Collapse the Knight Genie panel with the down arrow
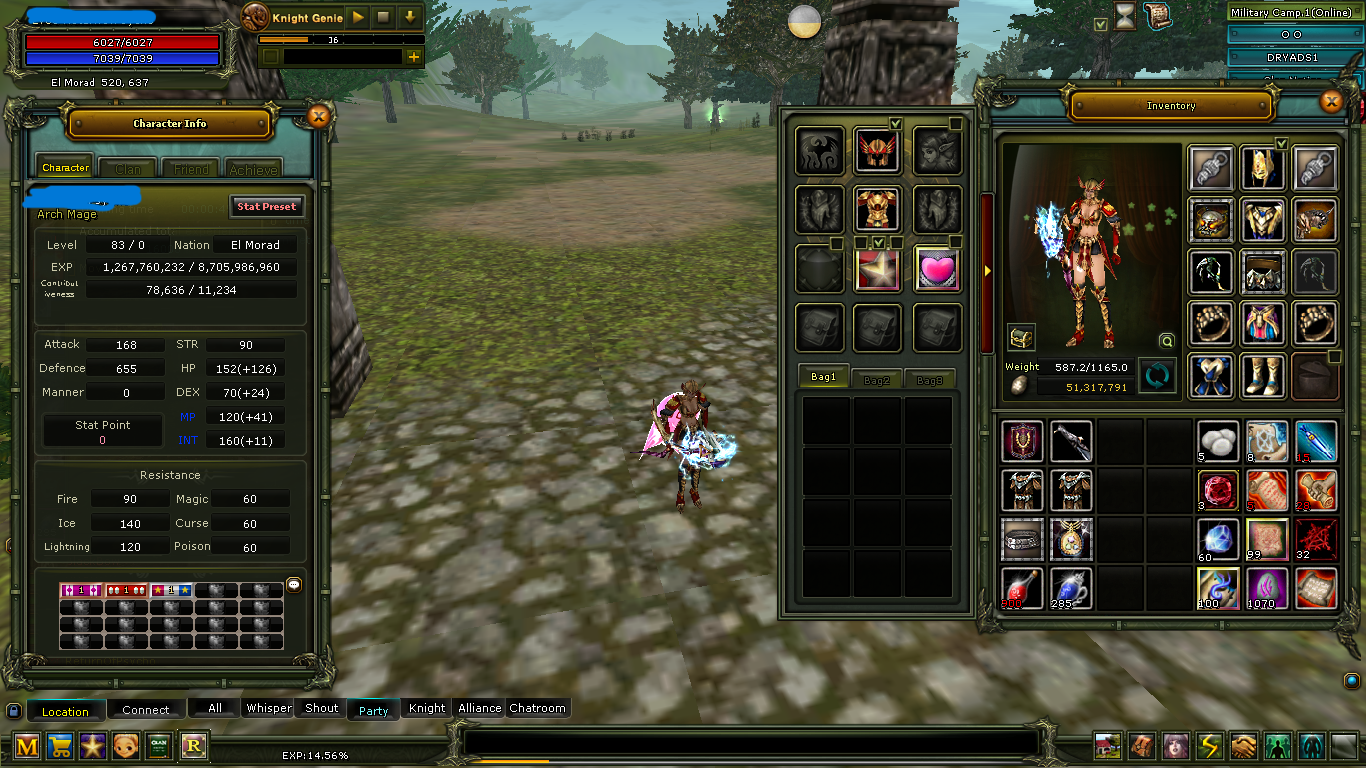This screenshot has width=1366, height=768. pos(410,17)
